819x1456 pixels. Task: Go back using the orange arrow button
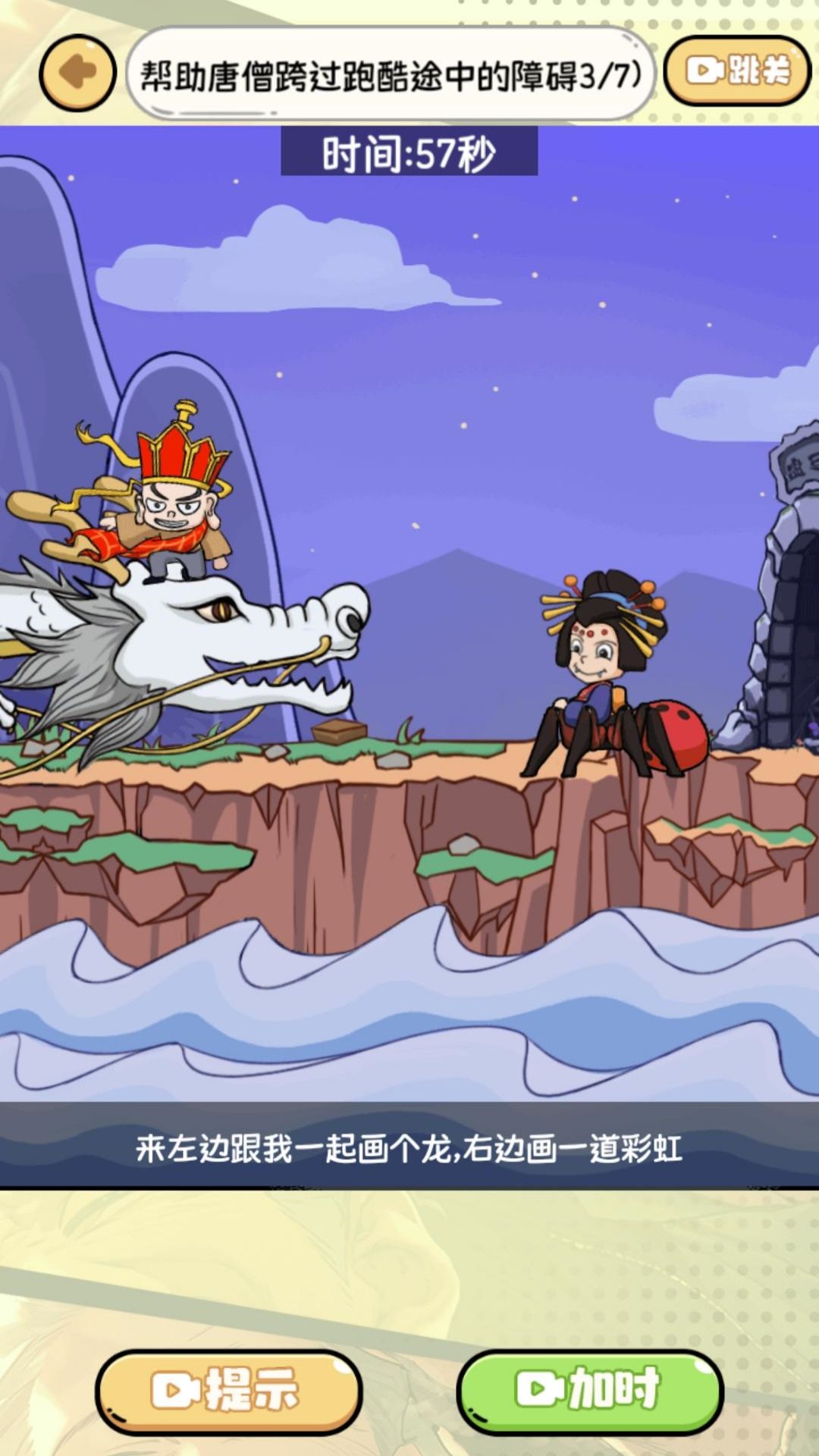pyautogui.click(x=77, y=73)
